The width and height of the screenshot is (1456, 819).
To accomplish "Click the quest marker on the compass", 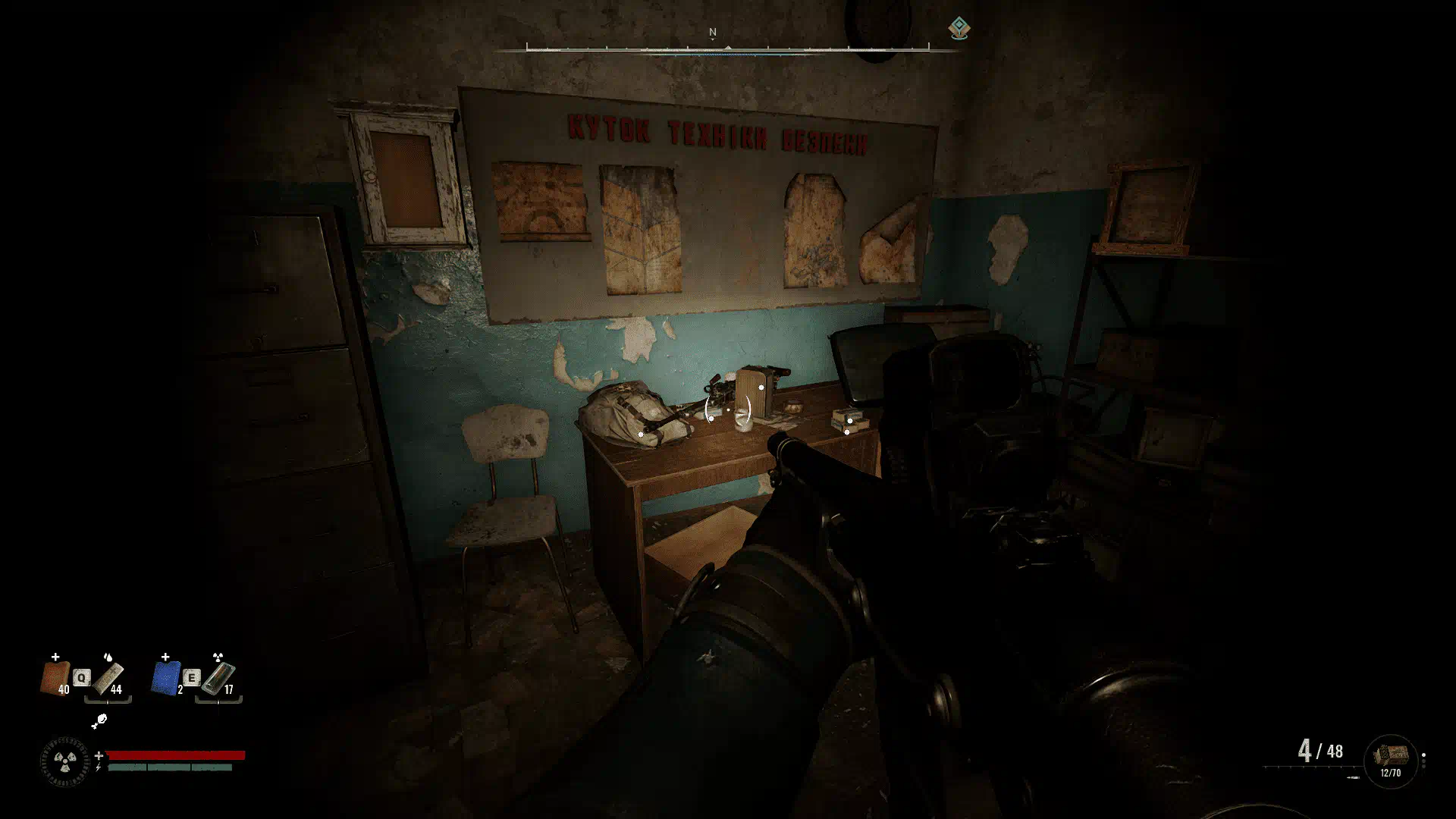I will [x=959, y=29].
